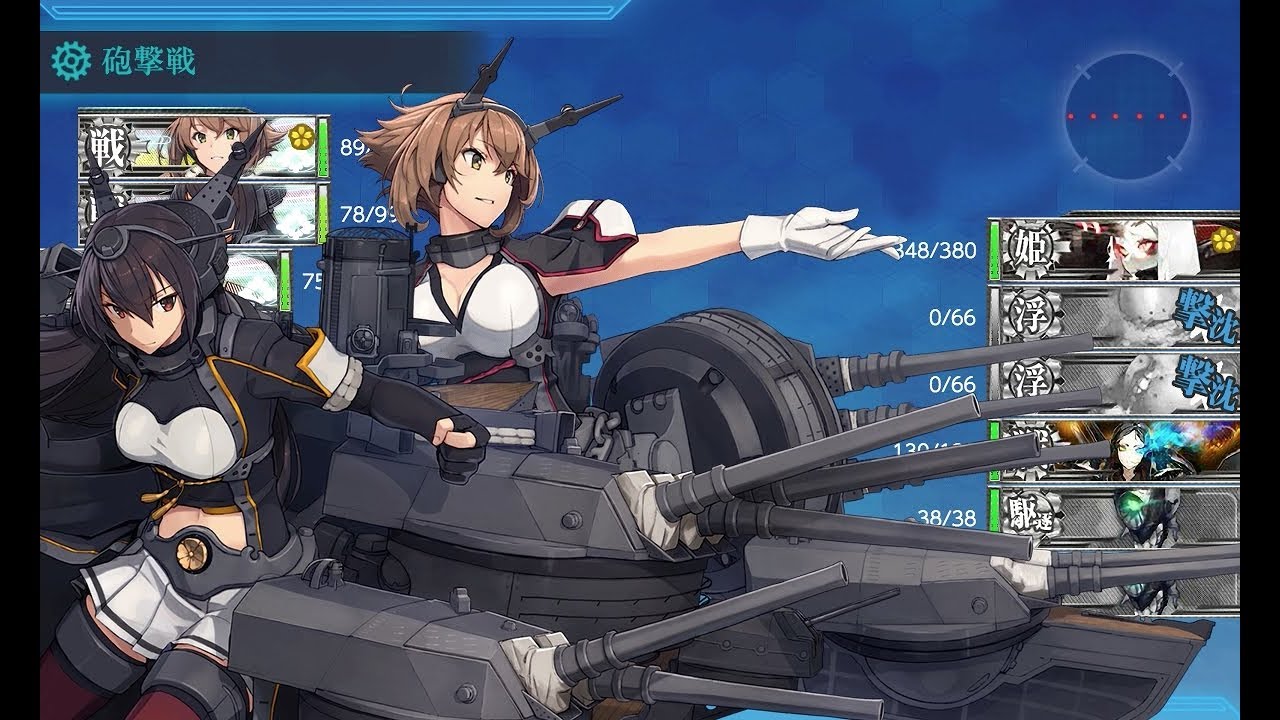Select the top allied battleship 戦 card
1280x720 pixels.
(x=200, y=146)
